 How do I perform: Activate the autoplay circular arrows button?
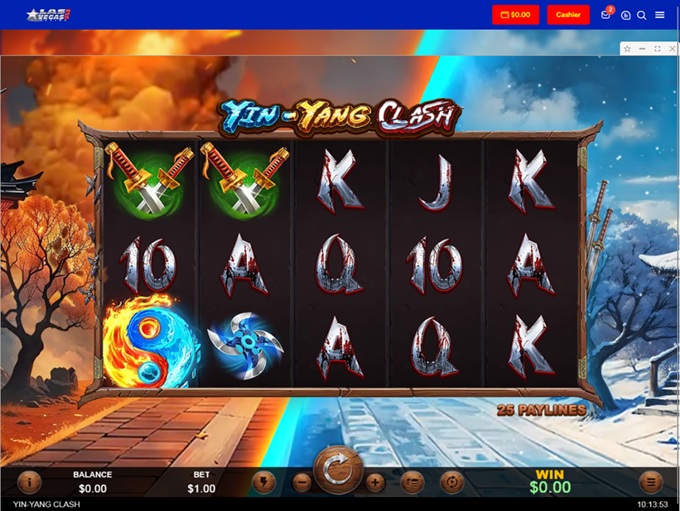pyautogui.click(x=452, y=481)
